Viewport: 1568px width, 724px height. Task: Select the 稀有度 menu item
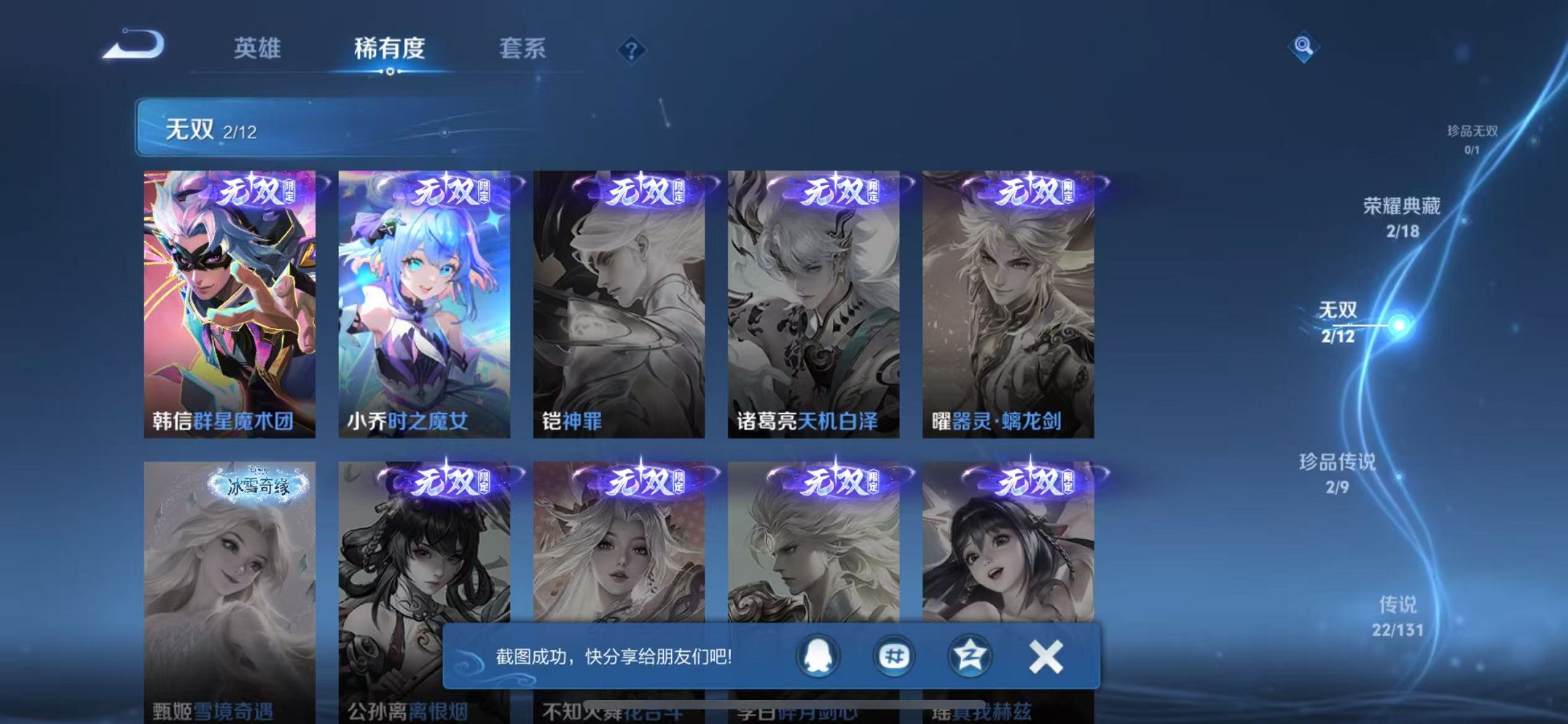tap(390, 48)
